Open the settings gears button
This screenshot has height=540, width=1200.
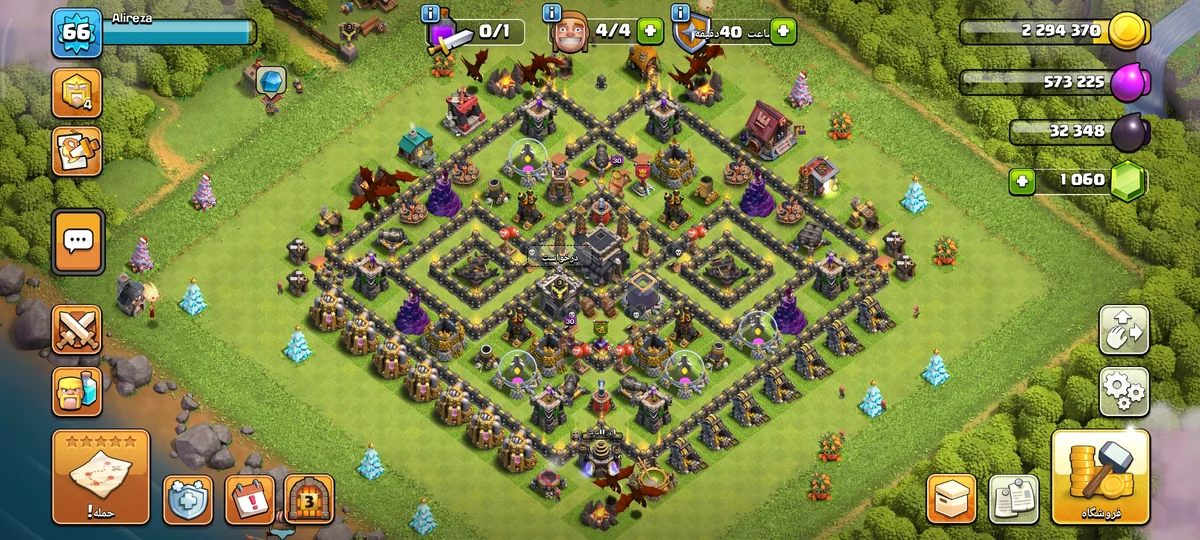click(1124, 391)
